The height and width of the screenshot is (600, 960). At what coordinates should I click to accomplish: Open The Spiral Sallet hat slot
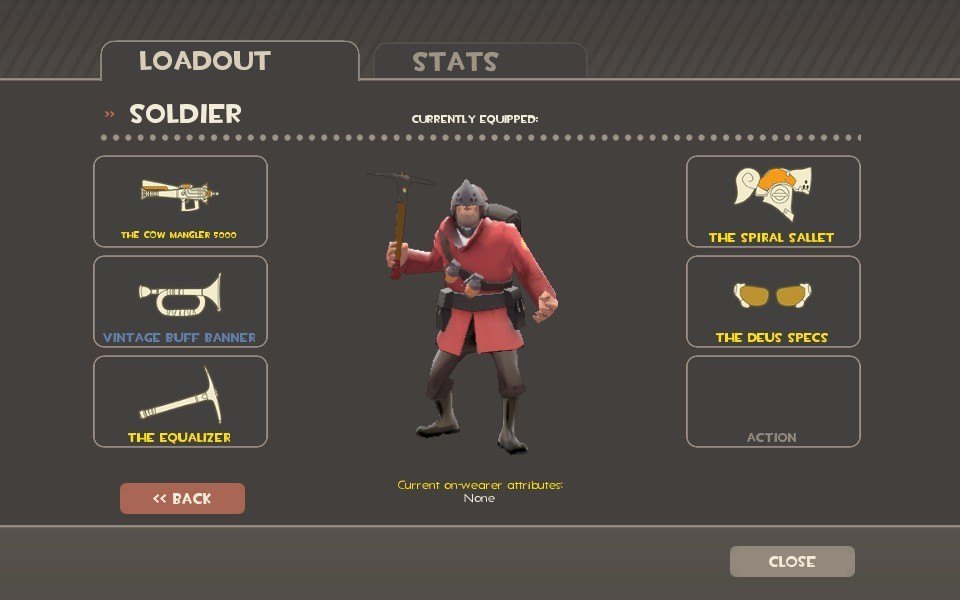coord(772,201)
